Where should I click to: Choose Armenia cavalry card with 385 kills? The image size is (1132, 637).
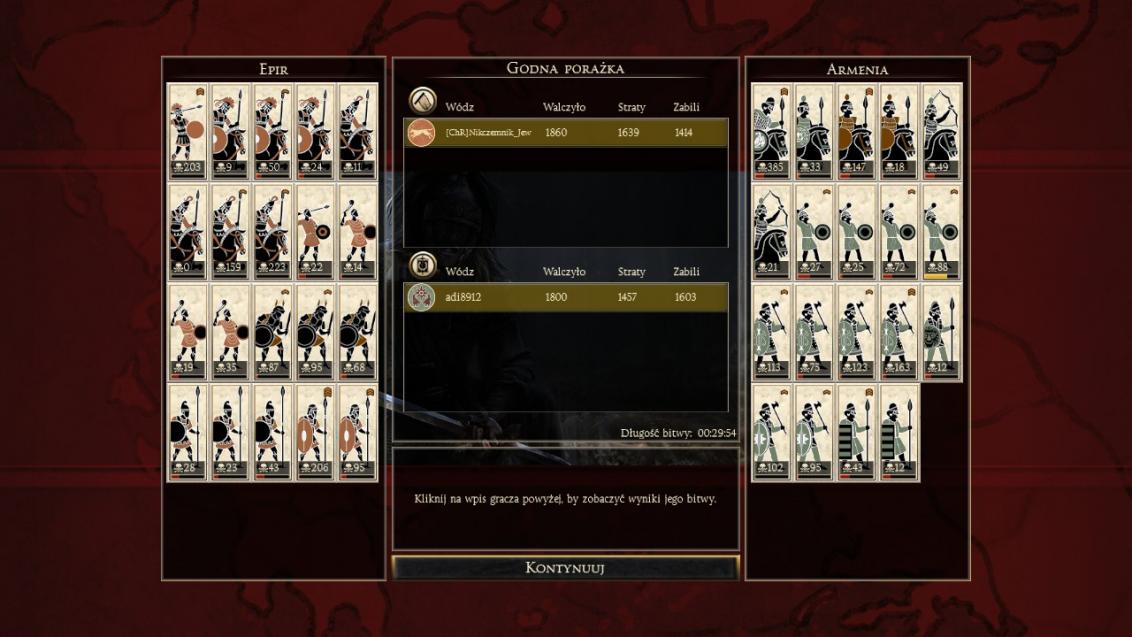[772, 131]
